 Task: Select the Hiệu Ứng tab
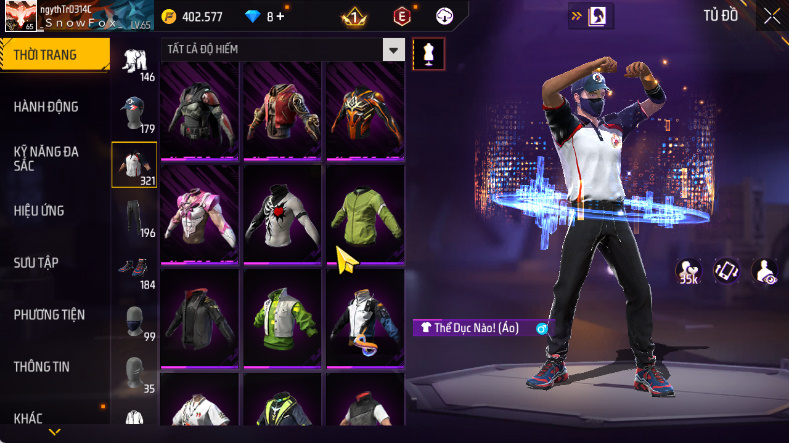39,211
